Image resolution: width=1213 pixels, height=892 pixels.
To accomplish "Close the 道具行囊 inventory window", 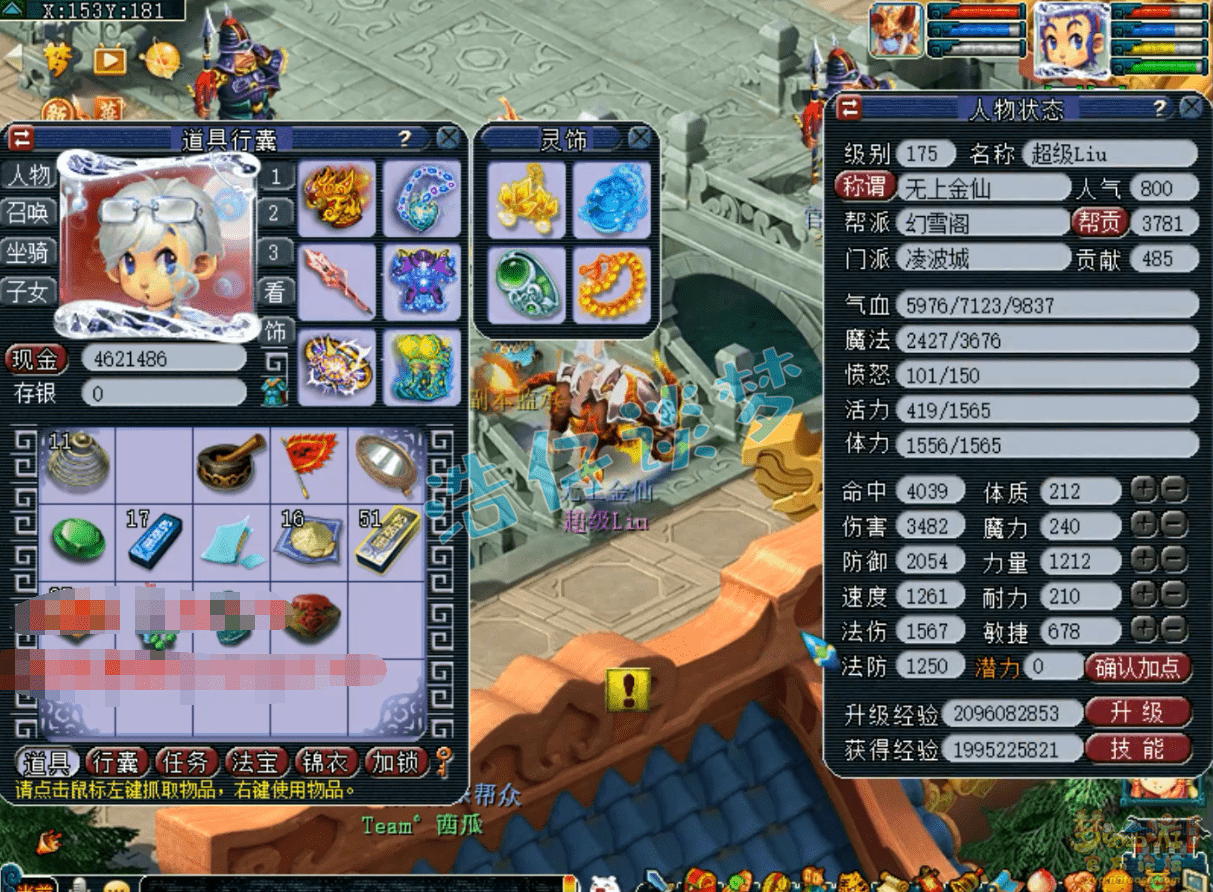I will tap(449, 138).
